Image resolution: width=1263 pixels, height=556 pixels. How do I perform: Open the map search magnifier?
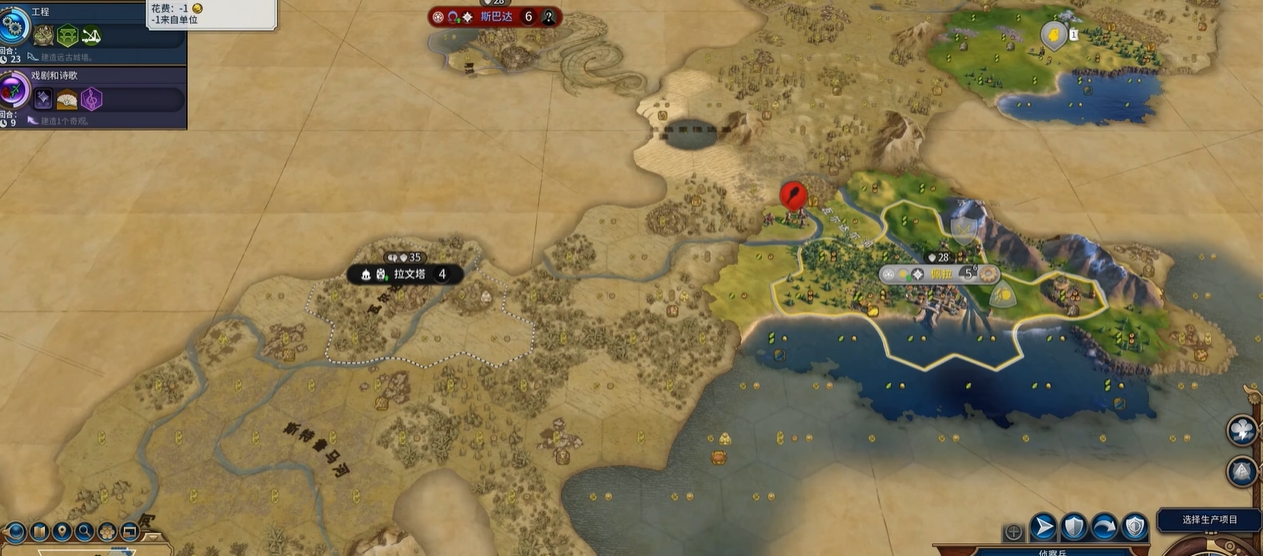pos(85,532)
